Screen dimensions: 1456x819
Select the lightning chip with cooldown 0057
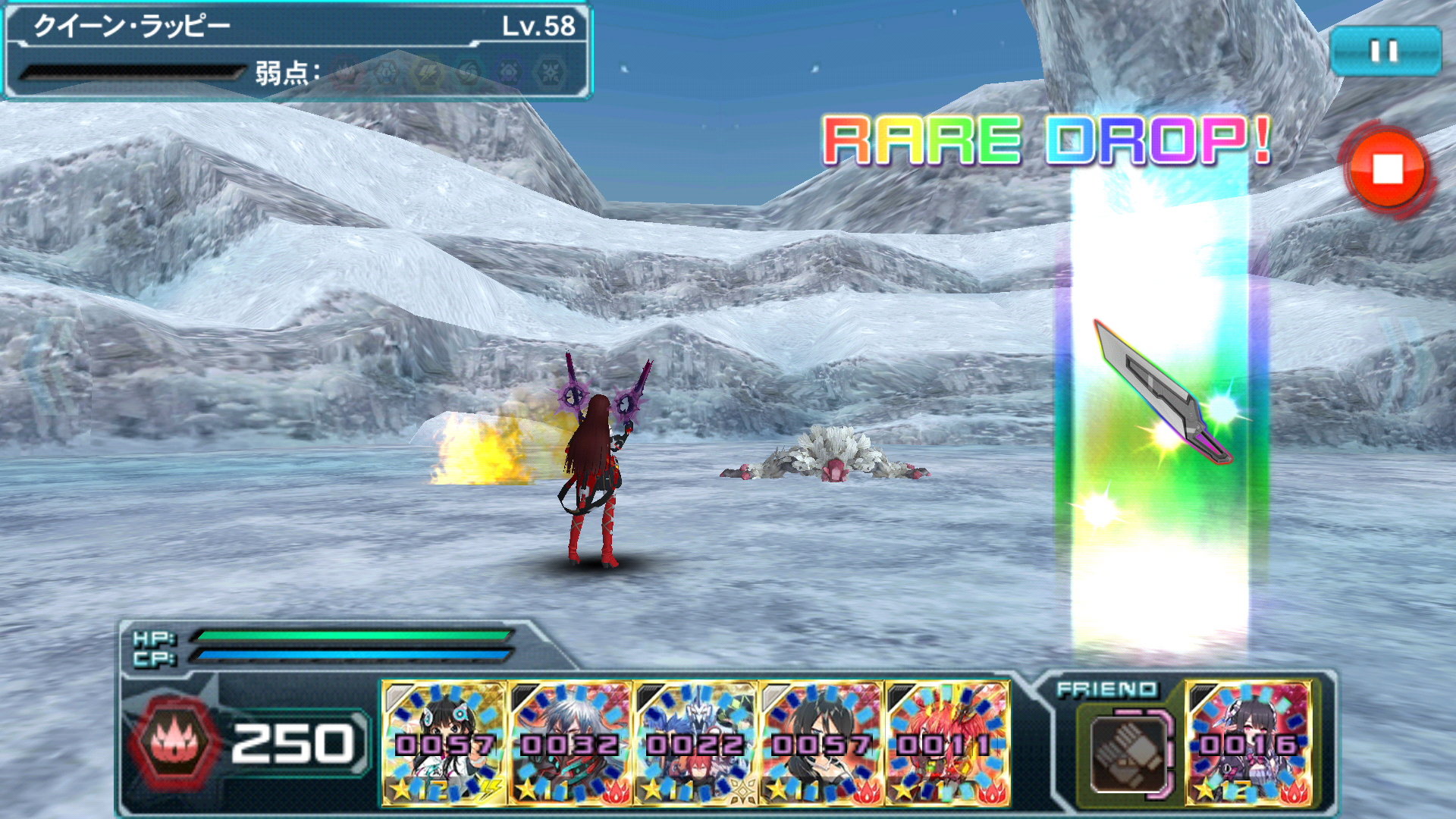(x=444, y=743)
